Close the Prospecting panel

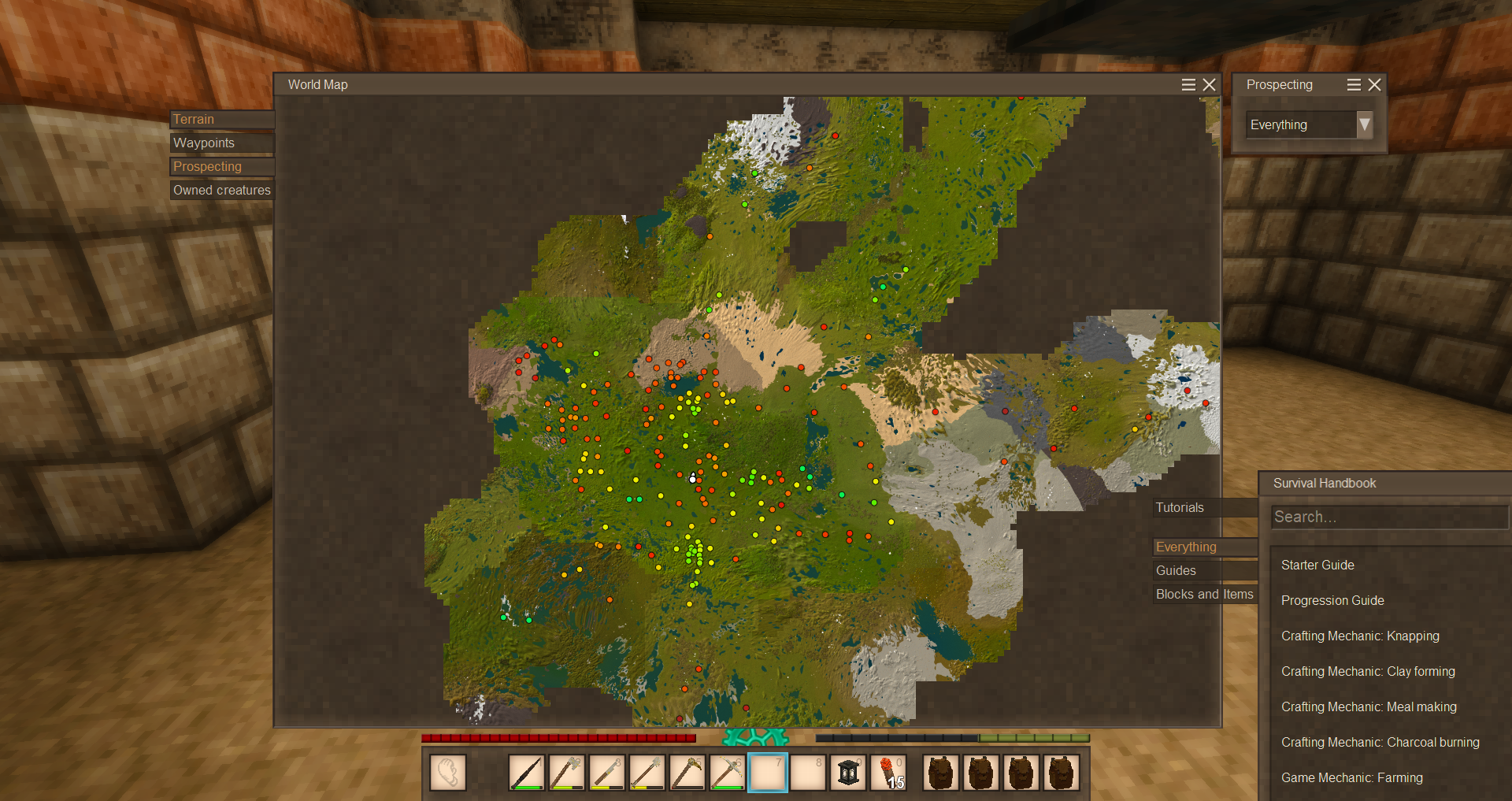[x=1374, y=85]
